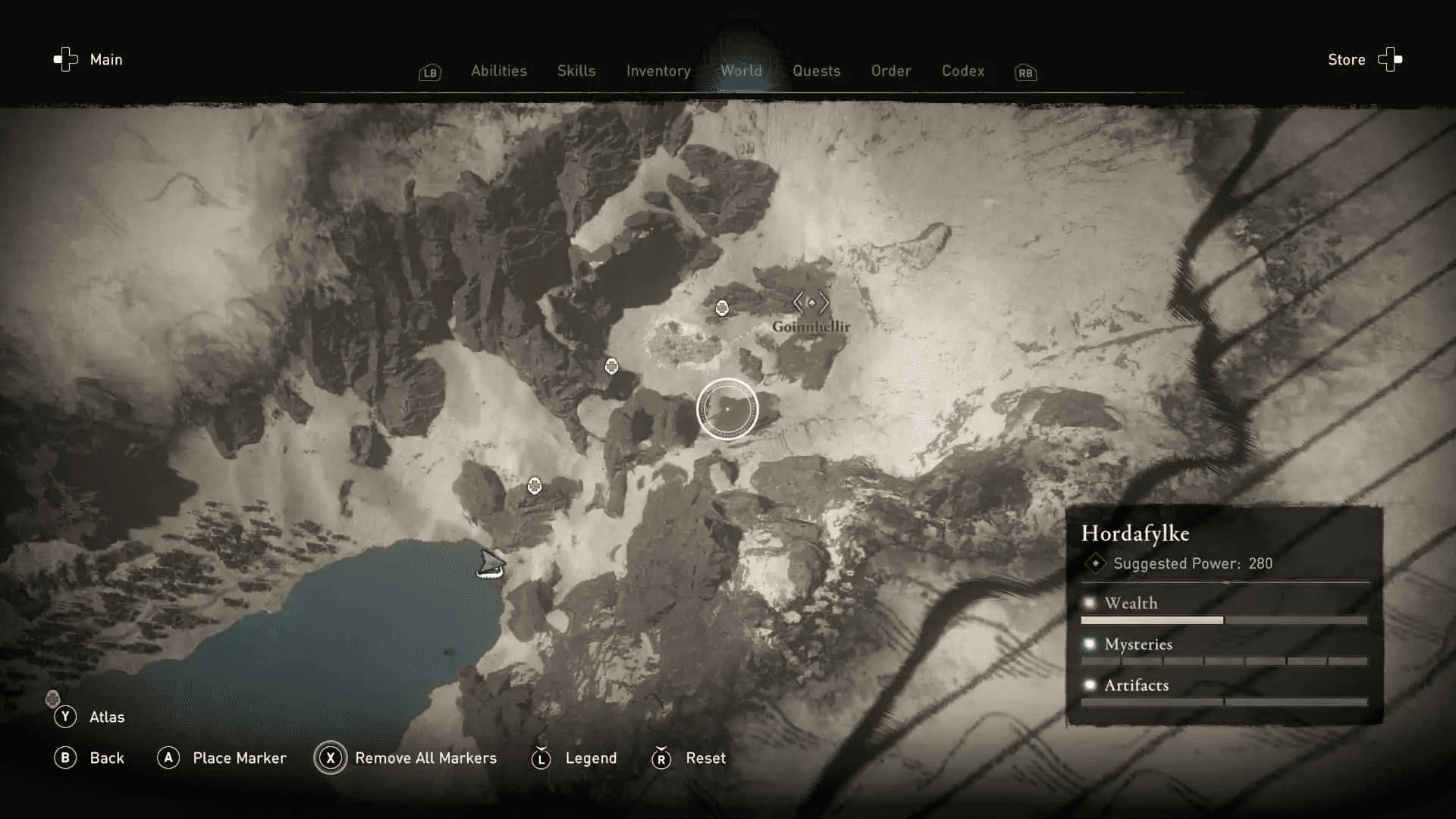This screenshot has height=819, width=1456.
Task: Open the map Legend
Action: (591, 758)
